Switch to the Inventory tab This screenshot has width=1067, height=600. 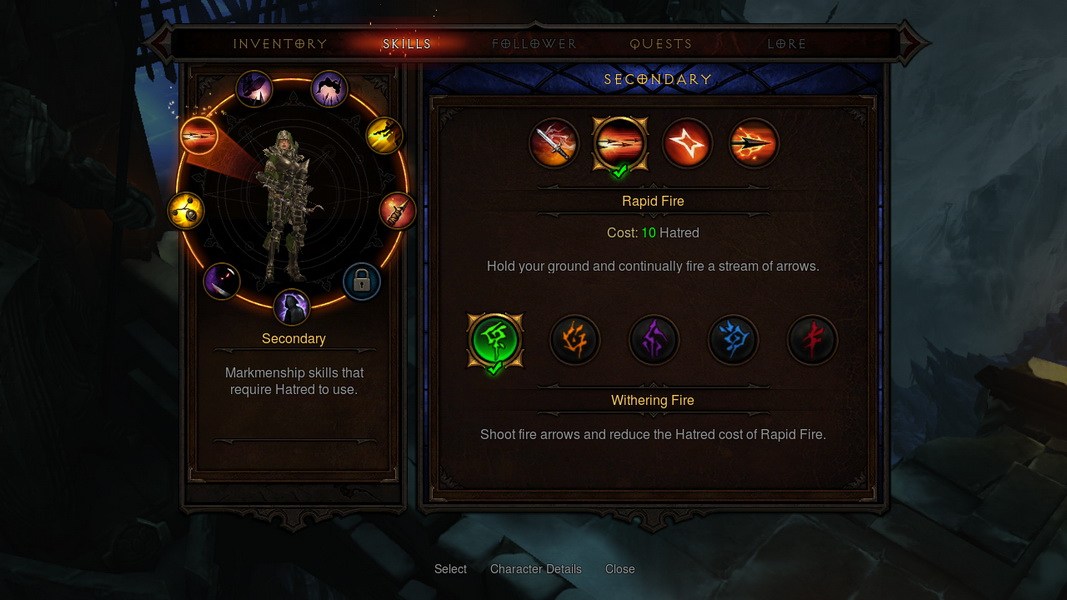280,44
